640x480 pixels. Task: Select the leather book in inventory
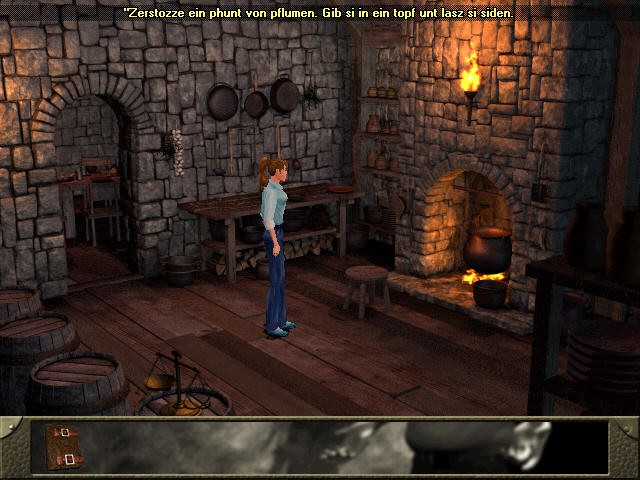pyautogui.click(x=61, y=446)
